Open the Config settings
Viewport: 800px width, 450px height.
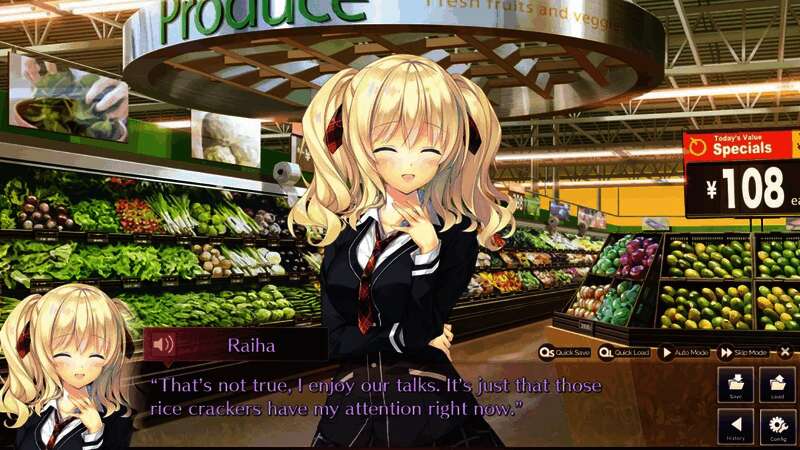[777, 427]
